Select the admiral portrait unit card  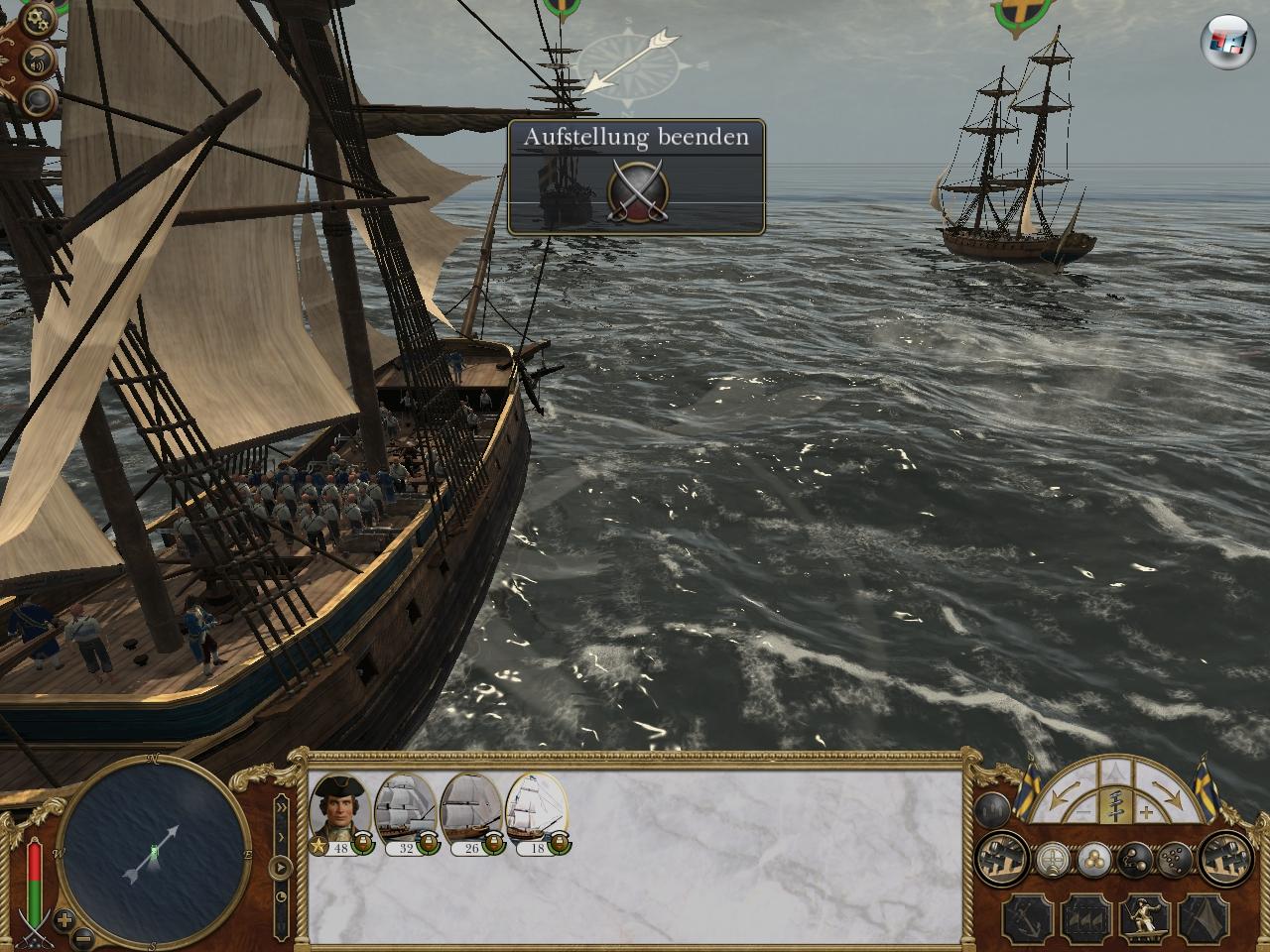click(340, 809)
